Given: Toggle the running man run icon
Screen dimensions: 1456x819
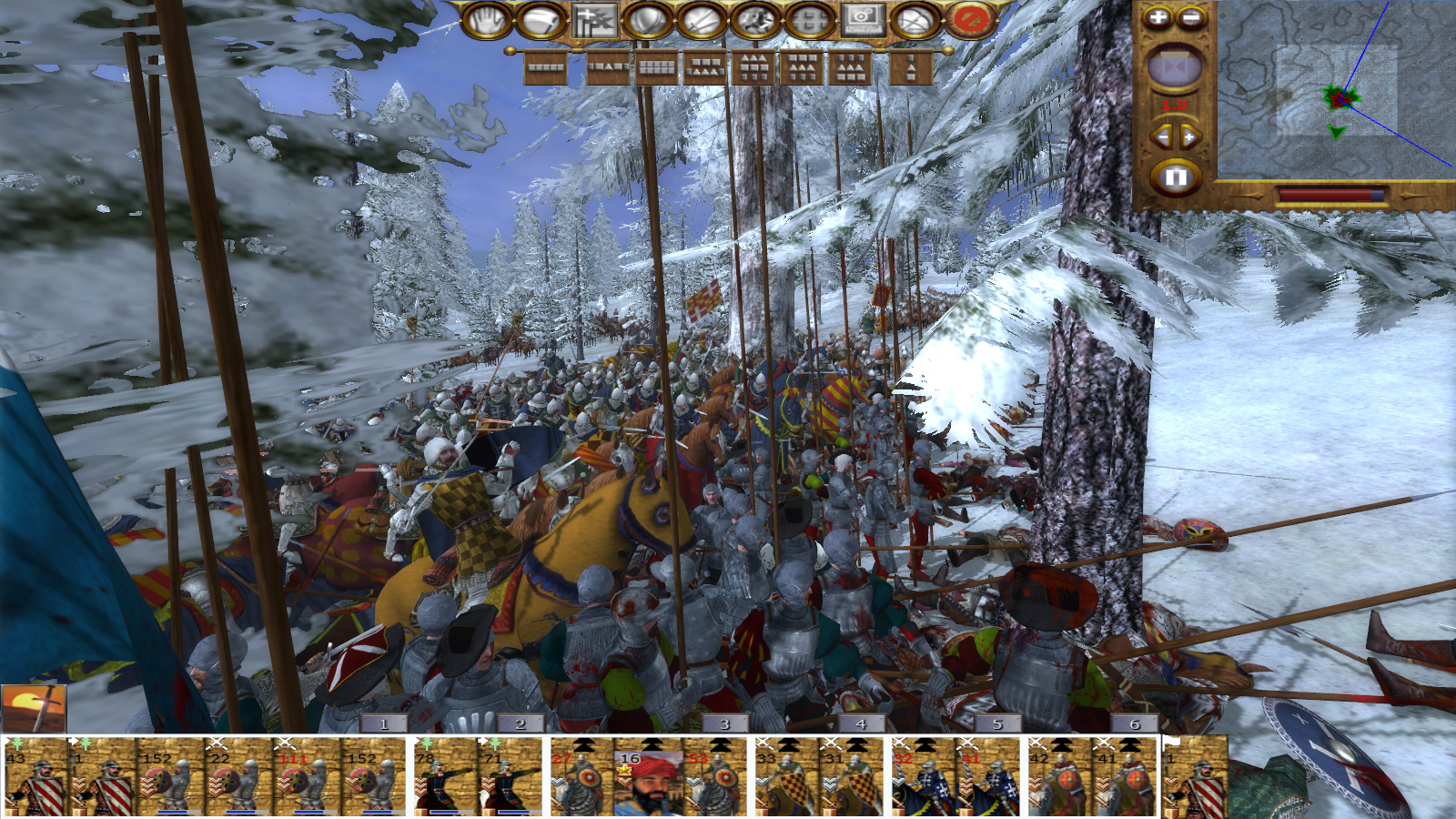Looking at the screenshot, I should pyautogui.click(x=754, y=20).
